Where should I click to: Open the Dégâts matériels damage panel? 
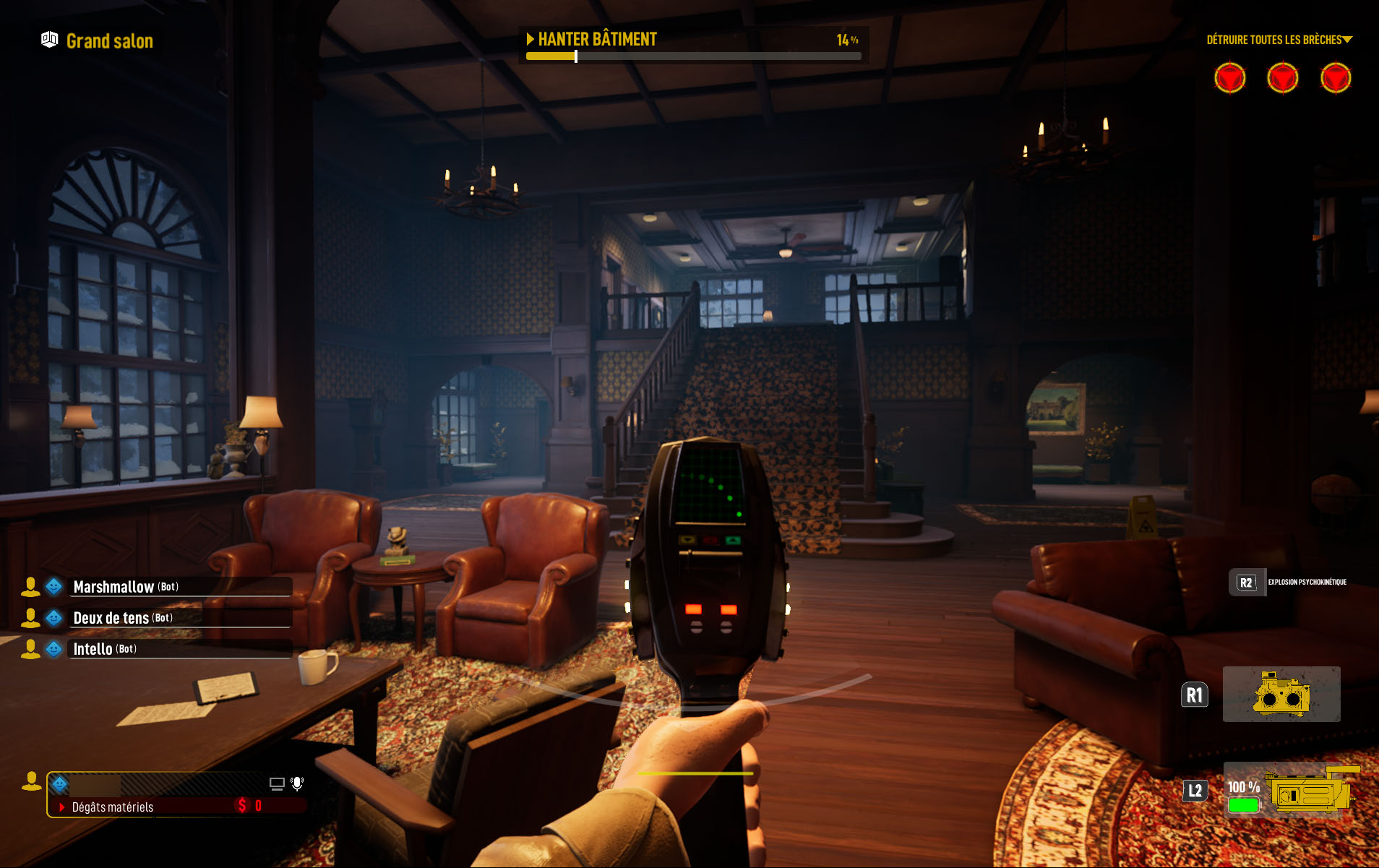(113, 807)
